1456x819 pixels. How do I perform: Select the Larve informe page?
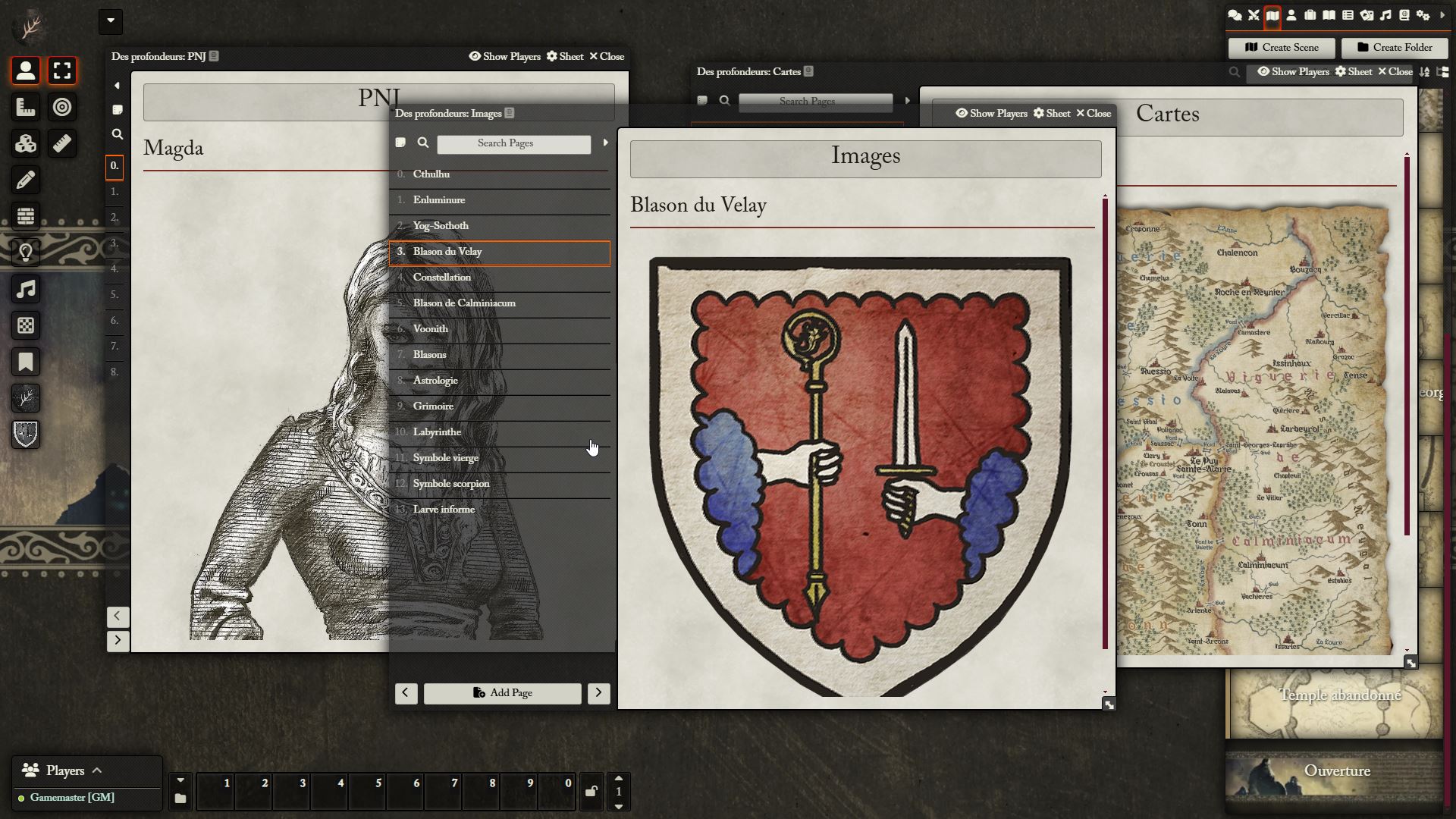(444, 510)
